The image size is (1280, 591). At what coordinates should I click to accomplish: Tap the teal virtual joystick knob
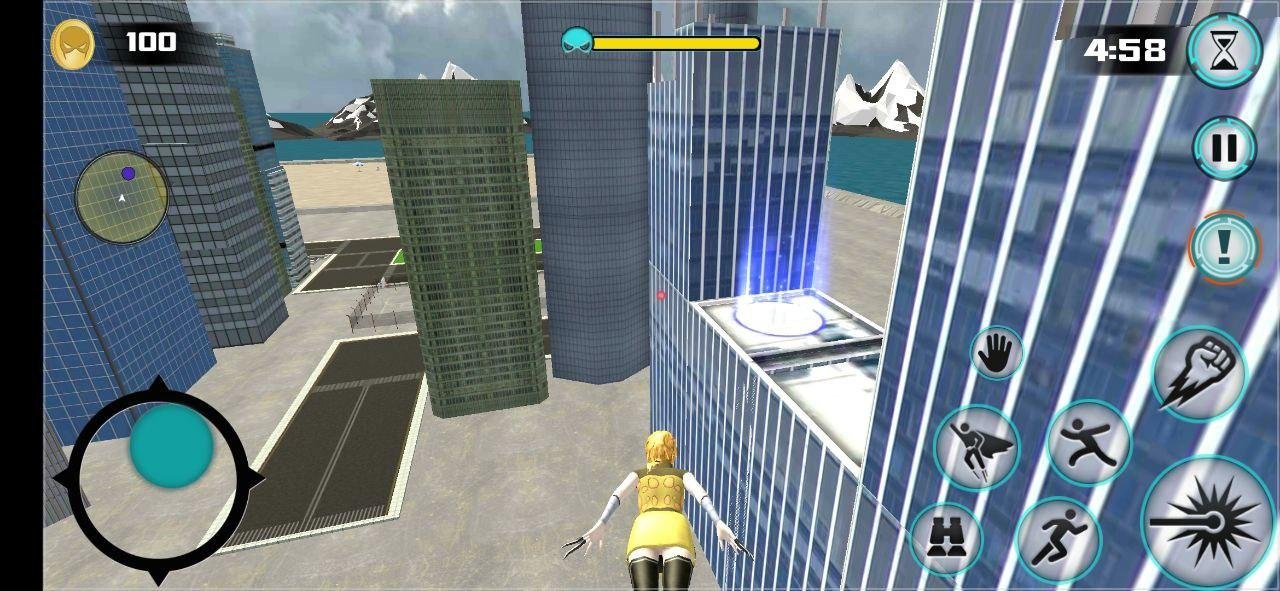(171, 446)
